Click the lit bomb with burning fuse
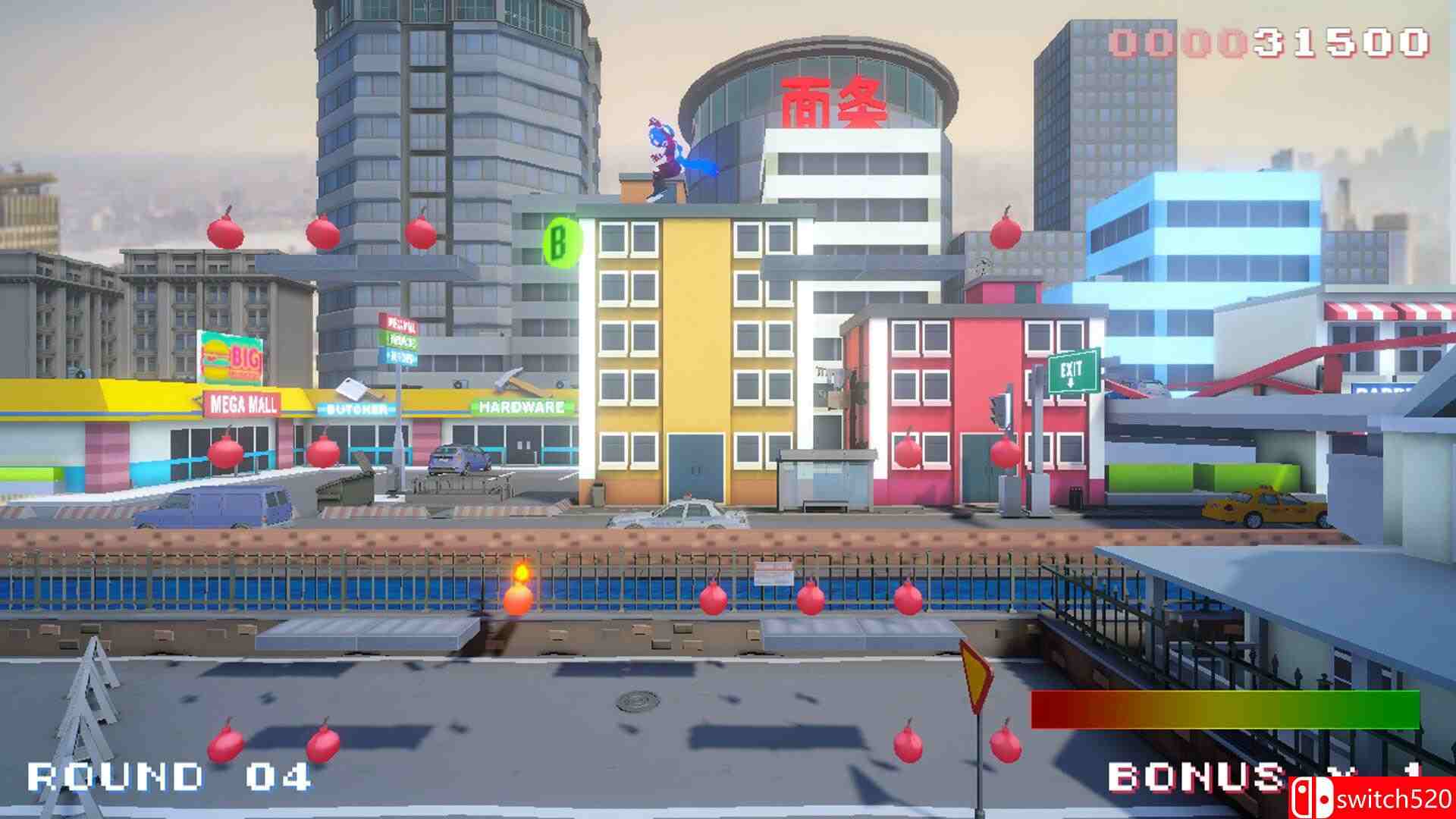 pyautogui.click(x=518, y=599)
